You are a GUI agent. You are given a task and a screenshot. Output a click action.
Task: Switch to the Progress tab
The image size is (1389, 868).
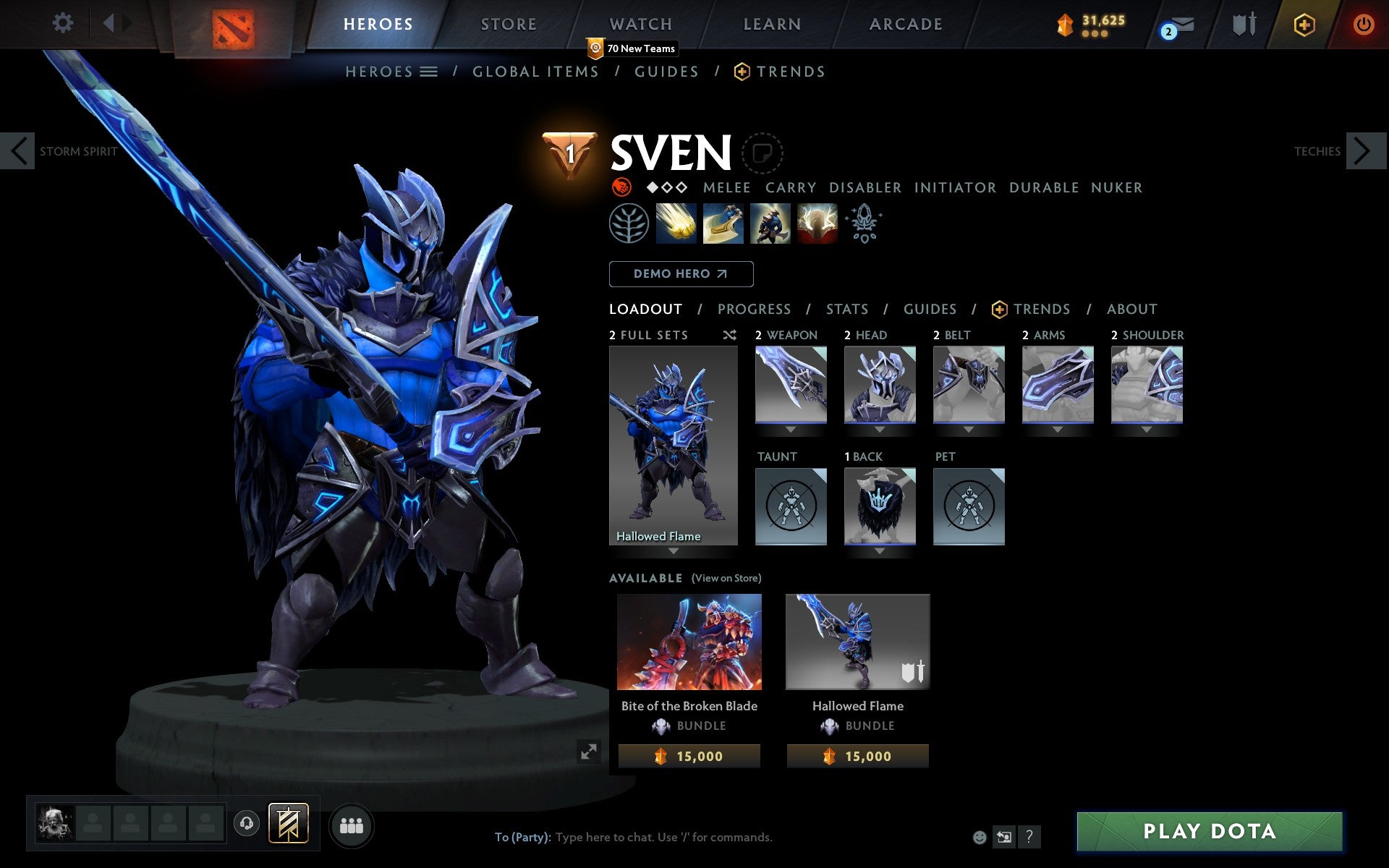click(754, 309)
